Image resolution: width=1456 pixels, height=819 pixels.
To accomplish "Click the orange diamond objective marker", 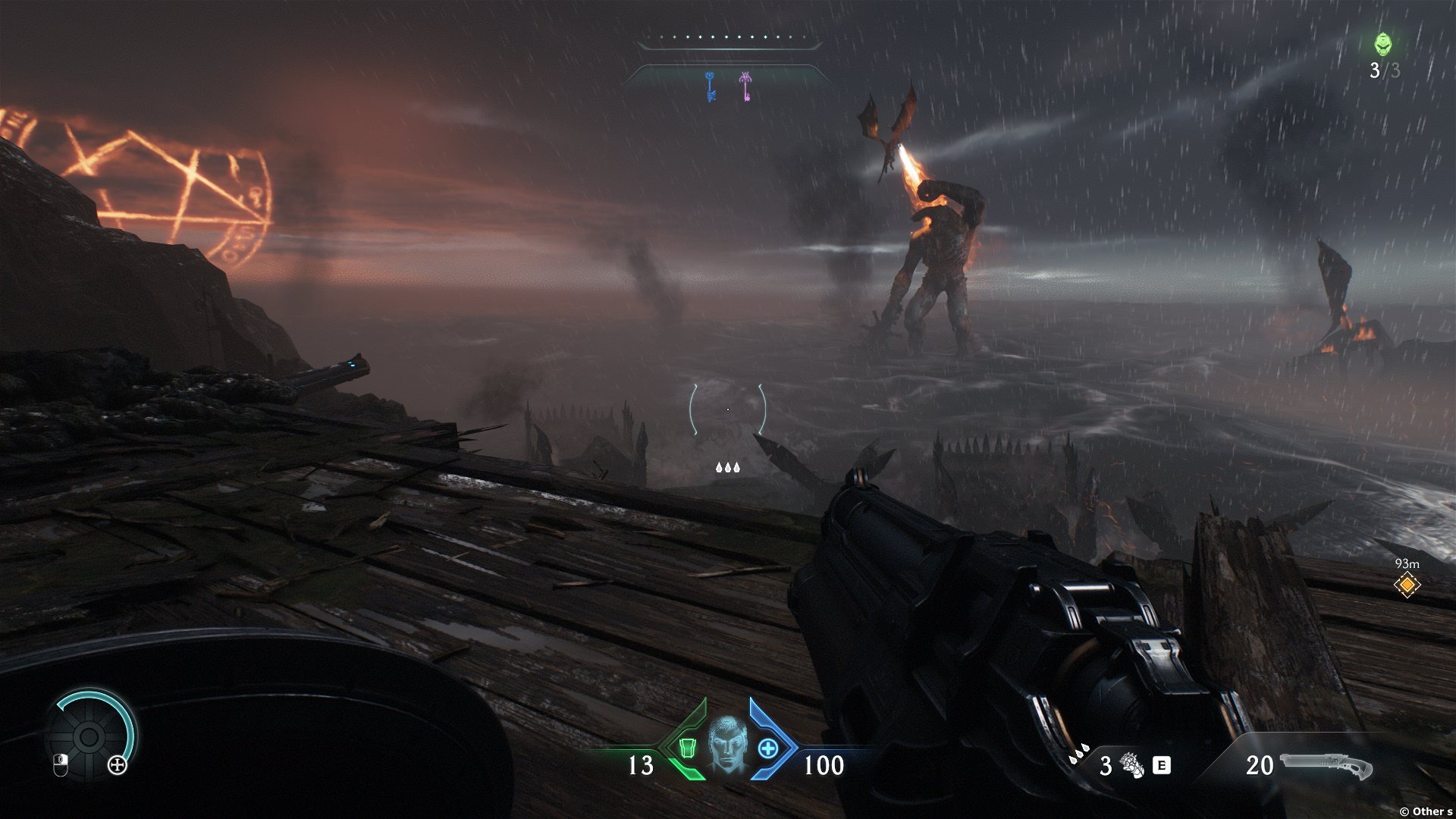I will (x=1407, y=585).
